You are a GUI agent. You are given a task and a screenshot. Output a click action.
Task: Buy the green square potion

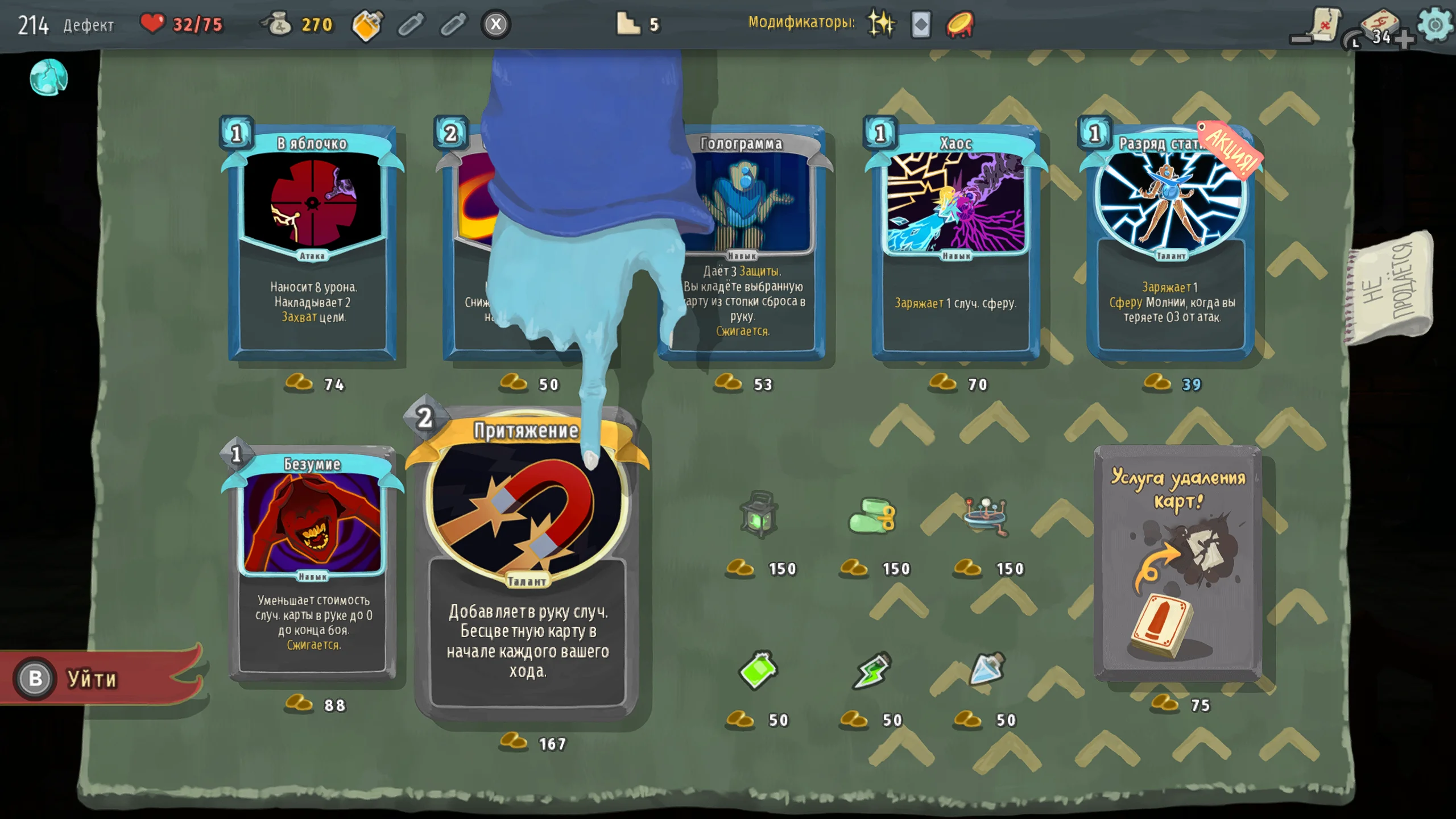(758, 670)
